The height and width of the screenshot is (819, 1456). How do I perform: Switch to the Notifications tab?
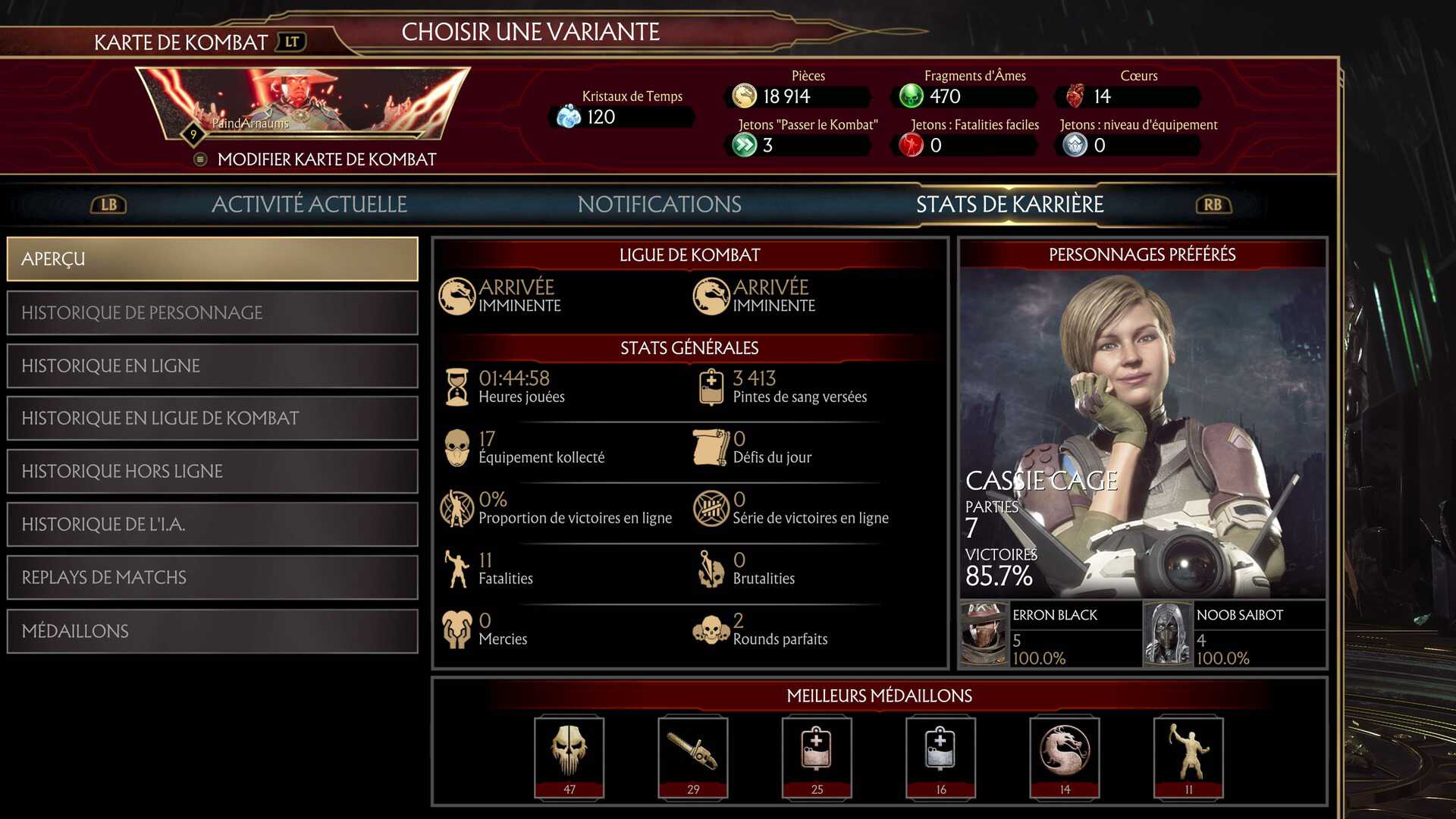click(659, 204)
